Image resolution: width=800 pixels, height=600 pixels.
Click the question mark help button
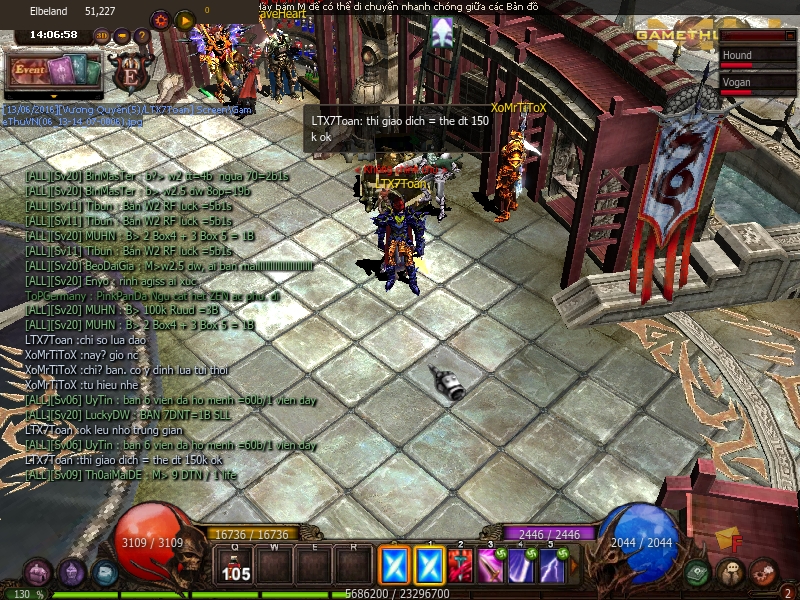(142, 36)
